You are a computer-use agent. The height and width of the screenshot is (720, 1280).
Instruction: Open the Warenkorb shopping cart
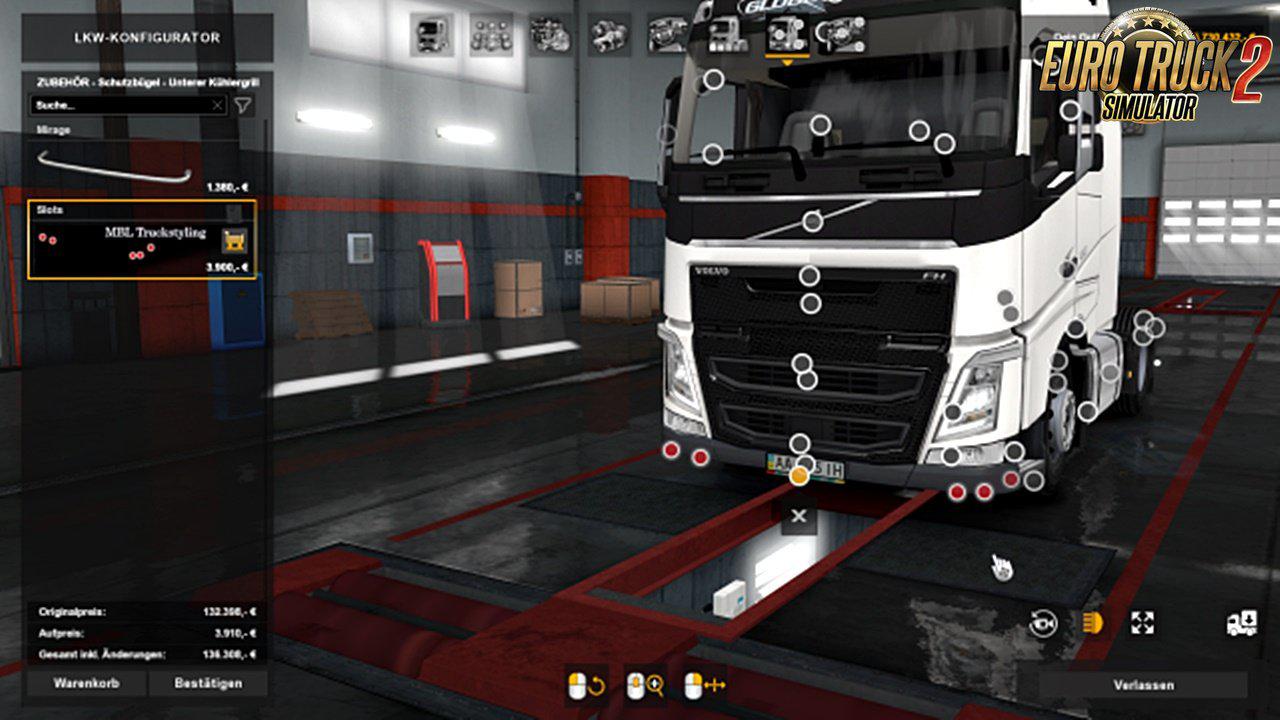[86, 684]
